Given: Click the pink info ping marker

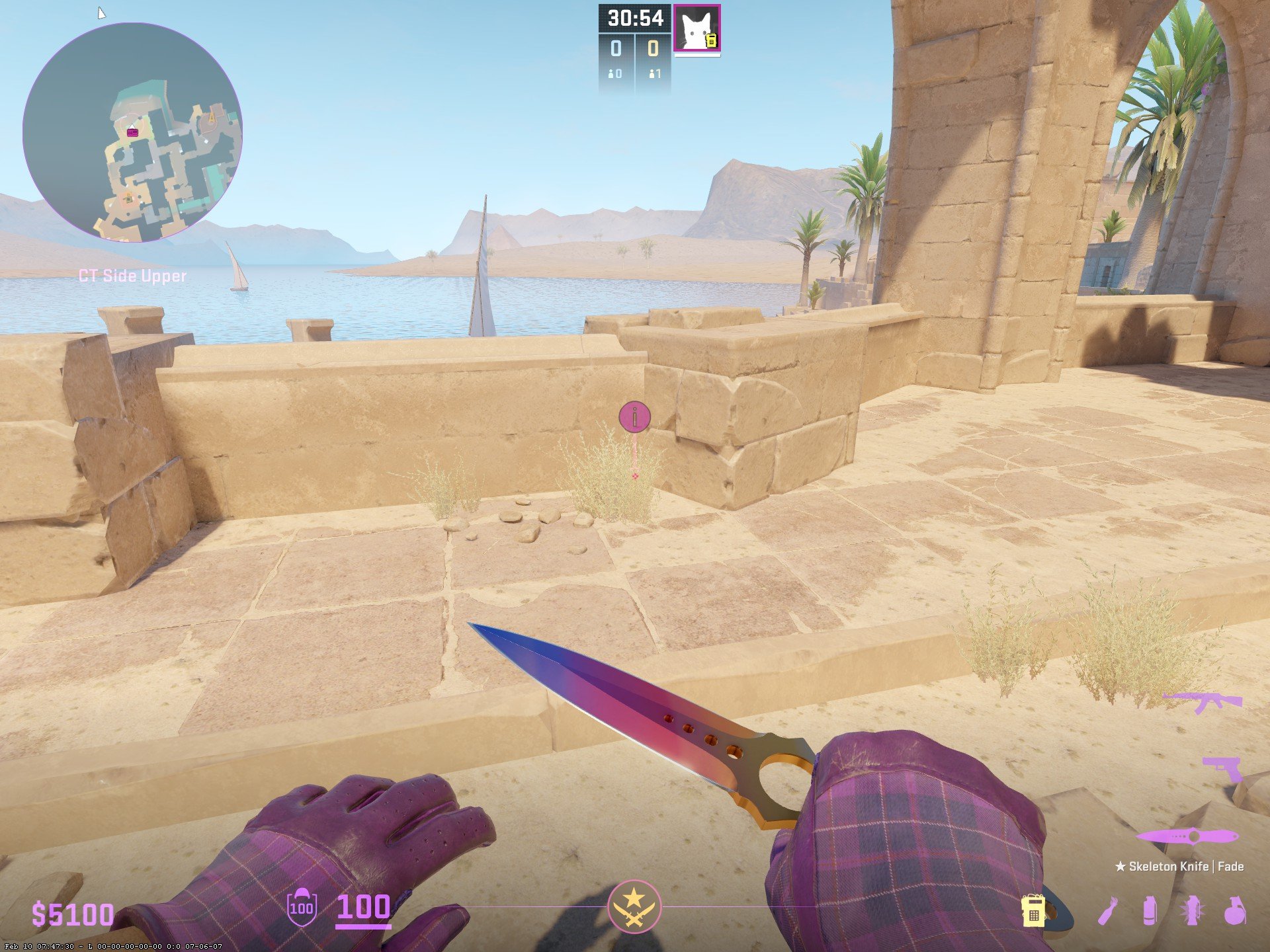Looking at the screenshot, I should pos(634,417).
